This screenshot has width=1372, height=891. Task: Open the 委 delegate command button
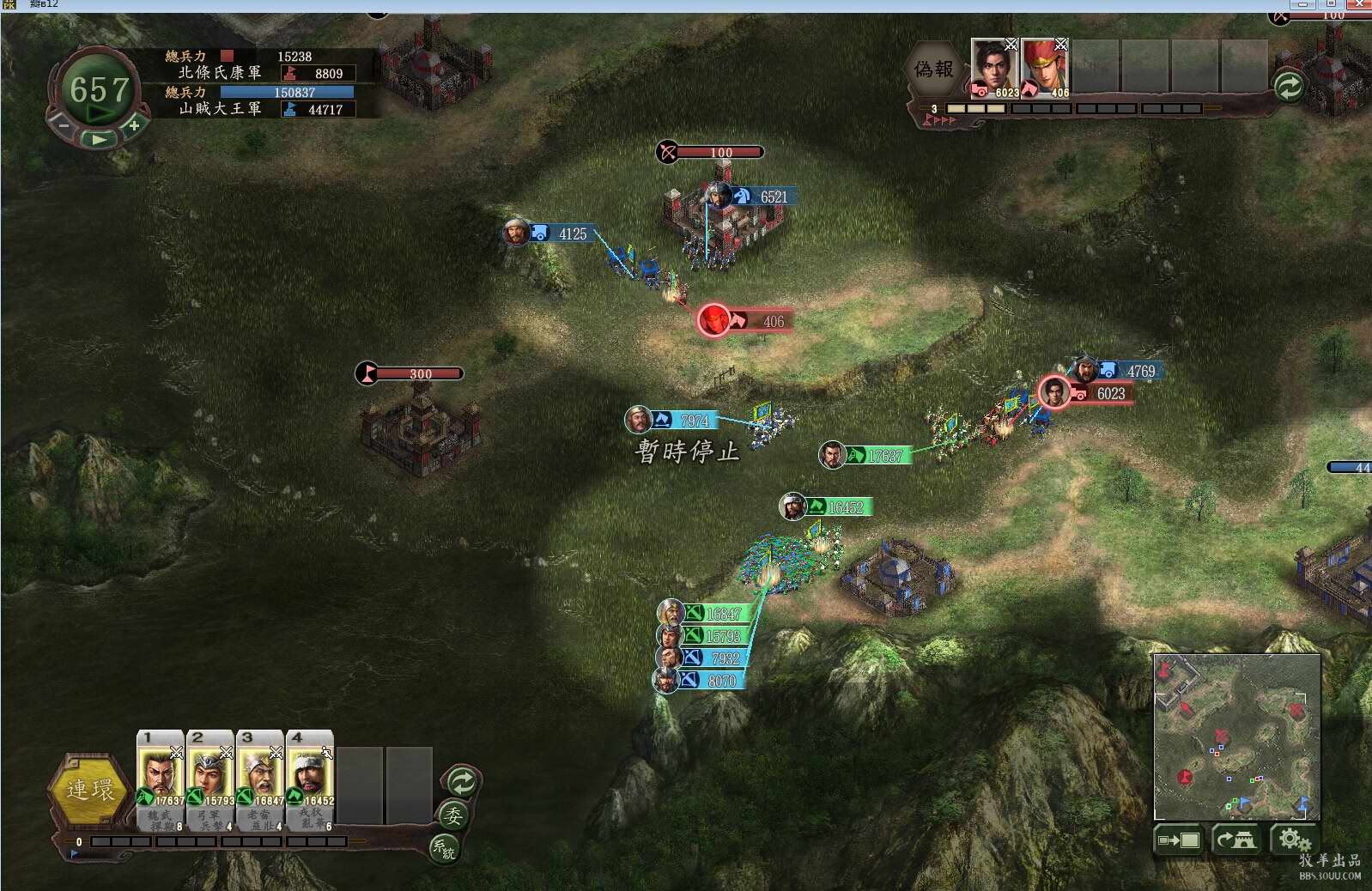[x=452, y=815]
